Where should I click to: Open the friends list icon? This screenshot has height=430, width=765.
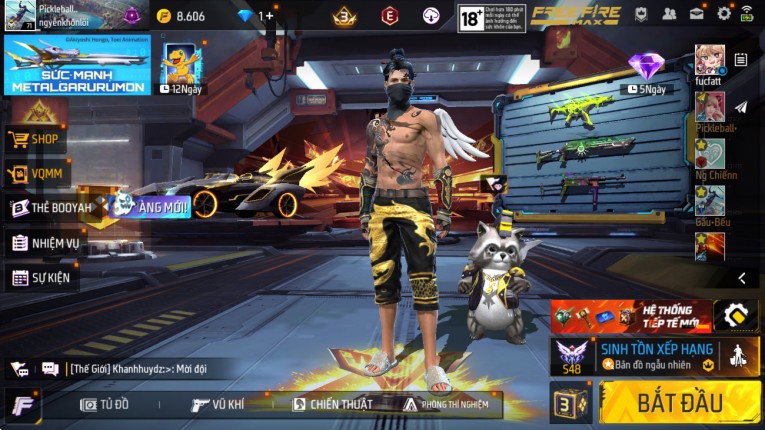point(669,14)
